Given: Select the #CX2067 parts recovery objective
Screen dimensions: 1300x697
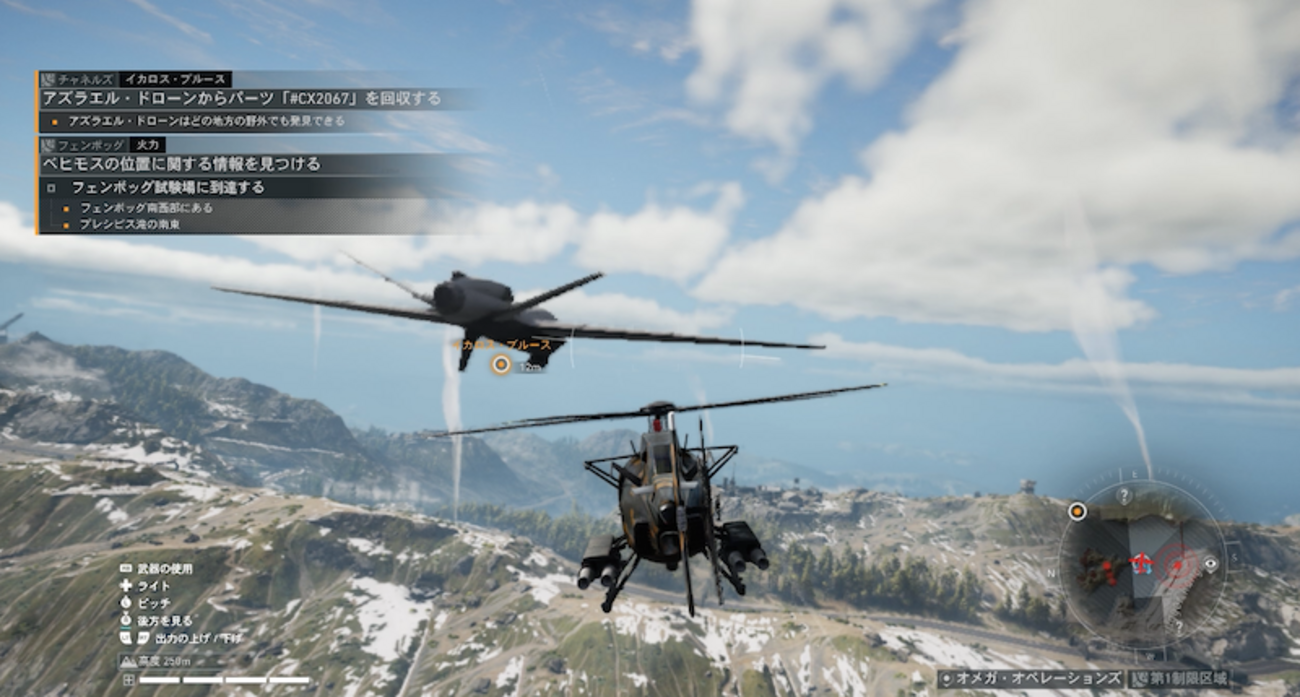Looking at the screenshot, I should pos(240,98).
